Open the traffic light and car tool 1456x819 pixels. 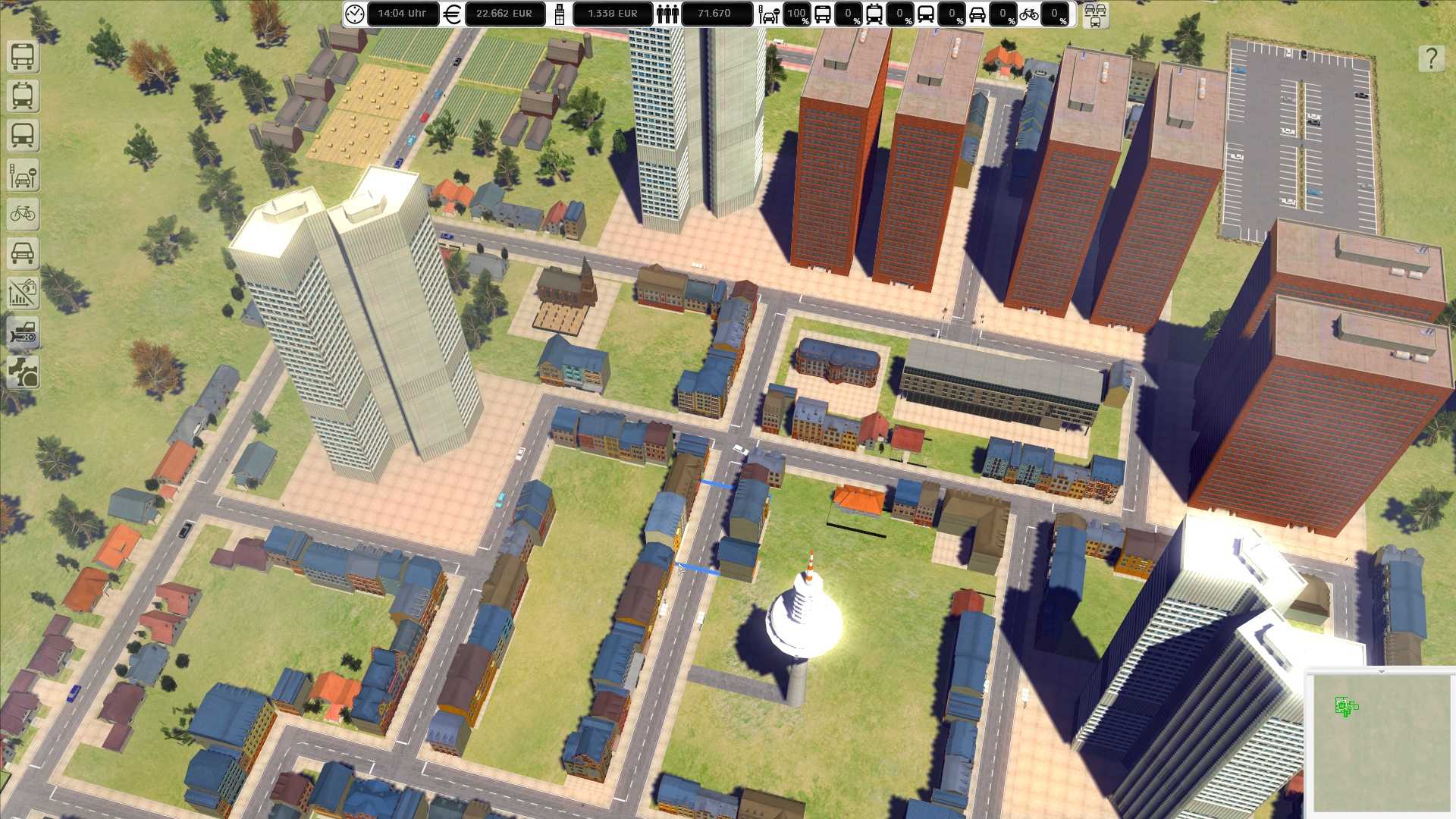click(23, 175)
